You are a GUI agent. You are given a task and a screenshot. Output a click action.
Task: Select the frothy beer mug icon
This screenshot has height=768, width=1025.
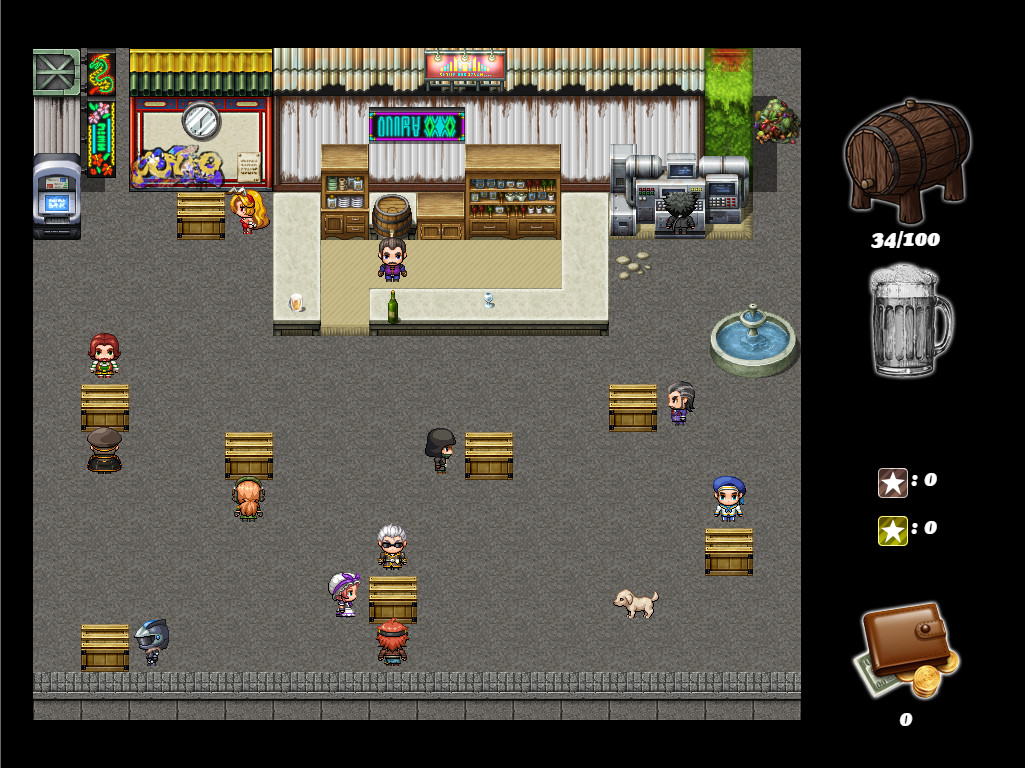point(909,322)
